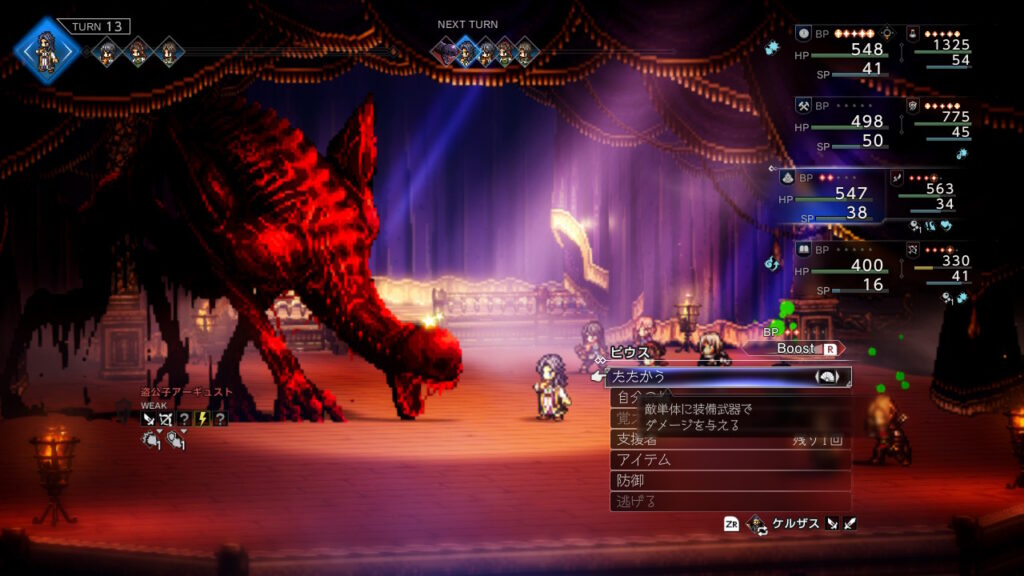Click the lightning weakness icon under the enemy
Viewport: 1024px width, 576px height.
click(x=203, y=419)
